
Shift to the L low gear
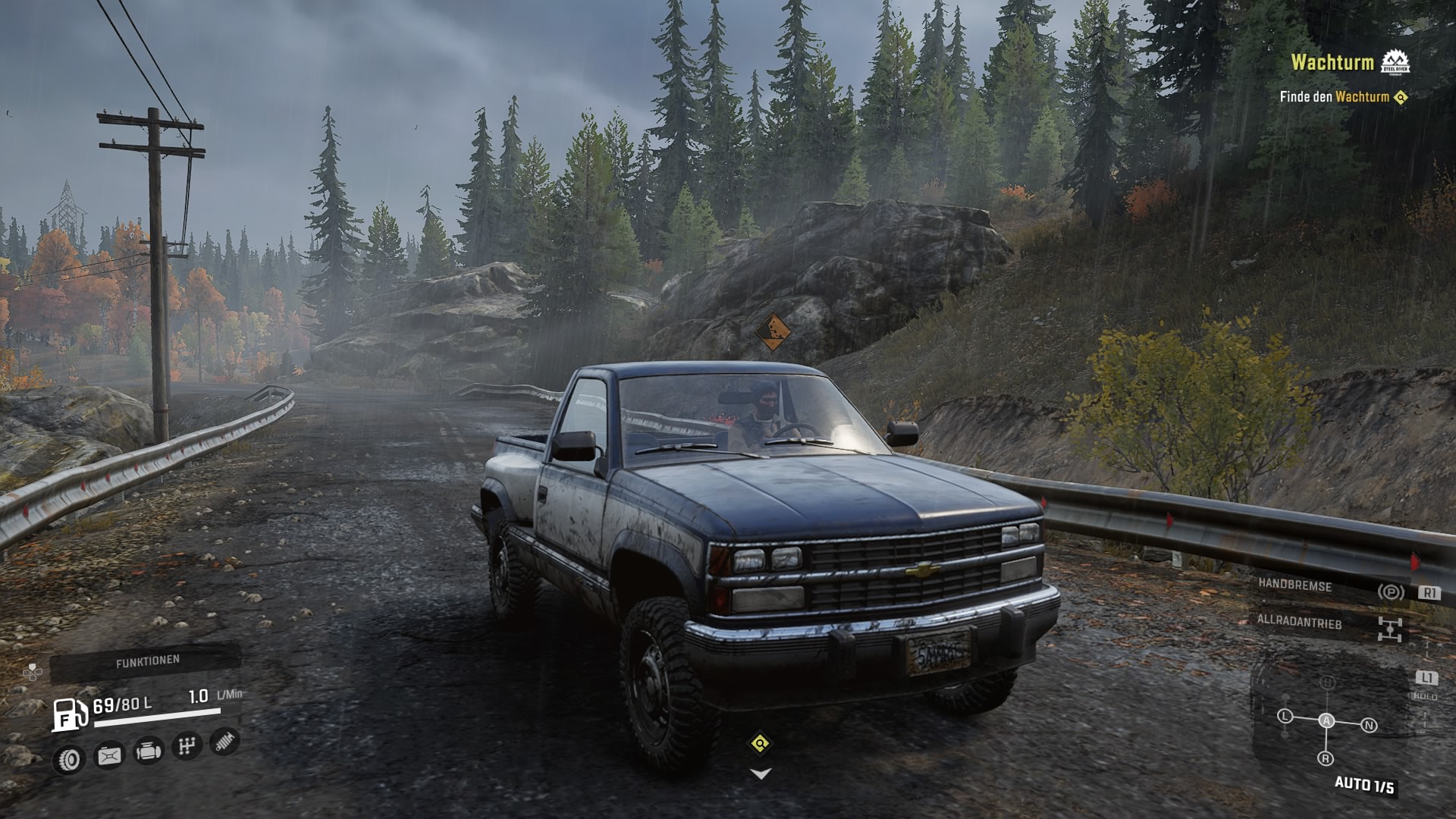pos(1285,716)
